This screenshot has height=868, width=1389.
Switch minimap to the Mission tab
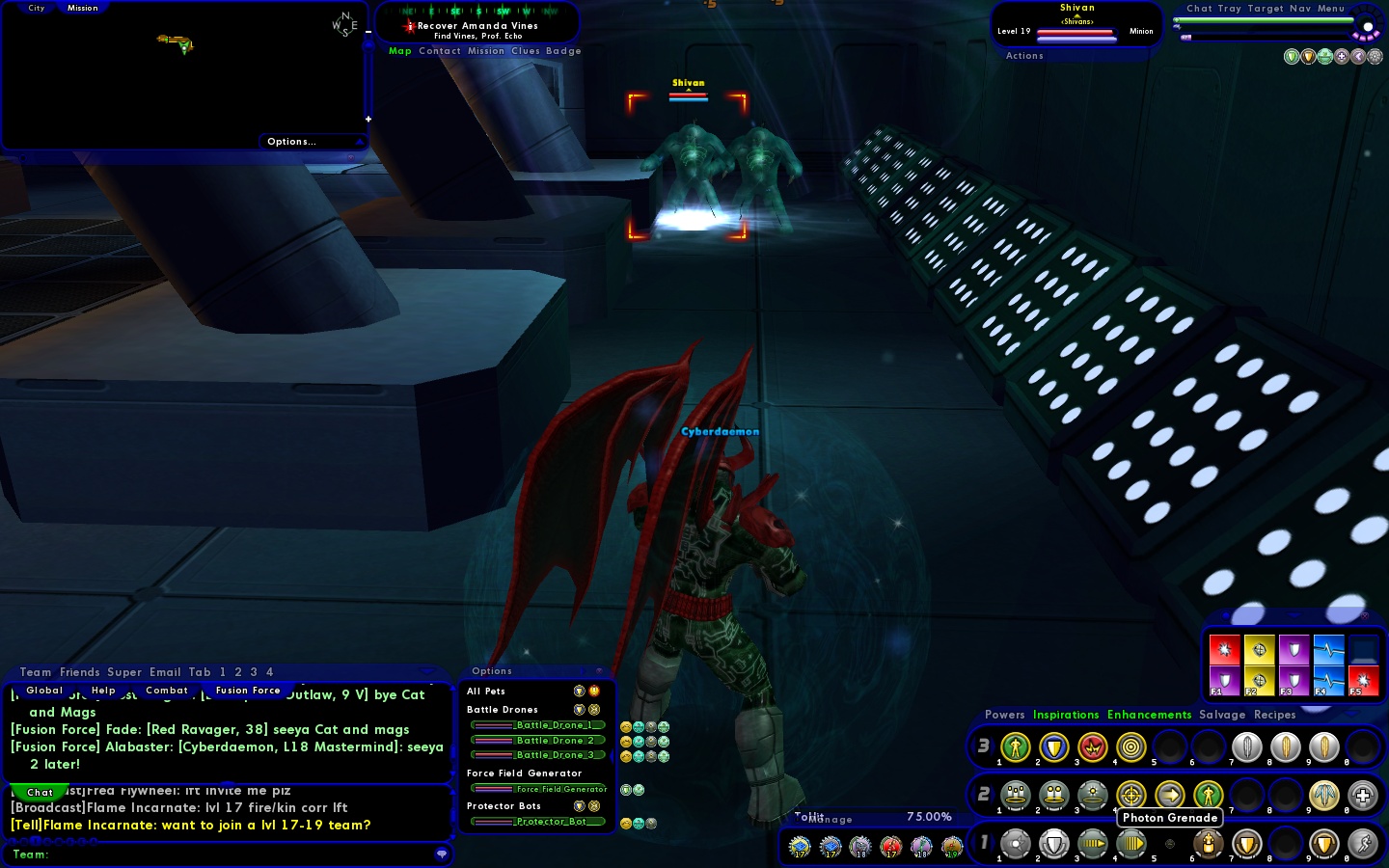[x=82, y=8]
